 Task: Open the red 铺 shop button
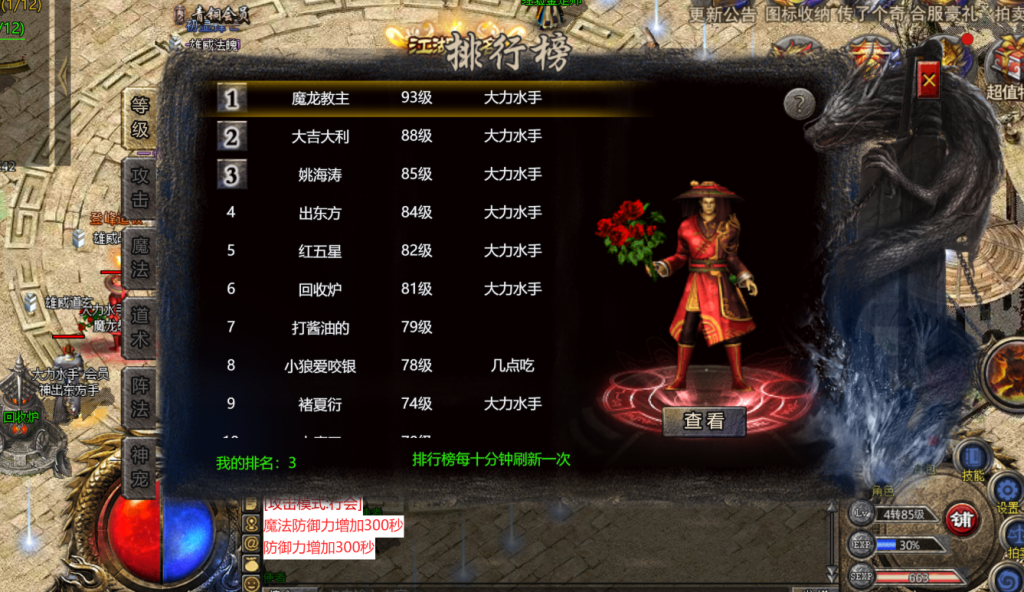[x=963, y=520]
